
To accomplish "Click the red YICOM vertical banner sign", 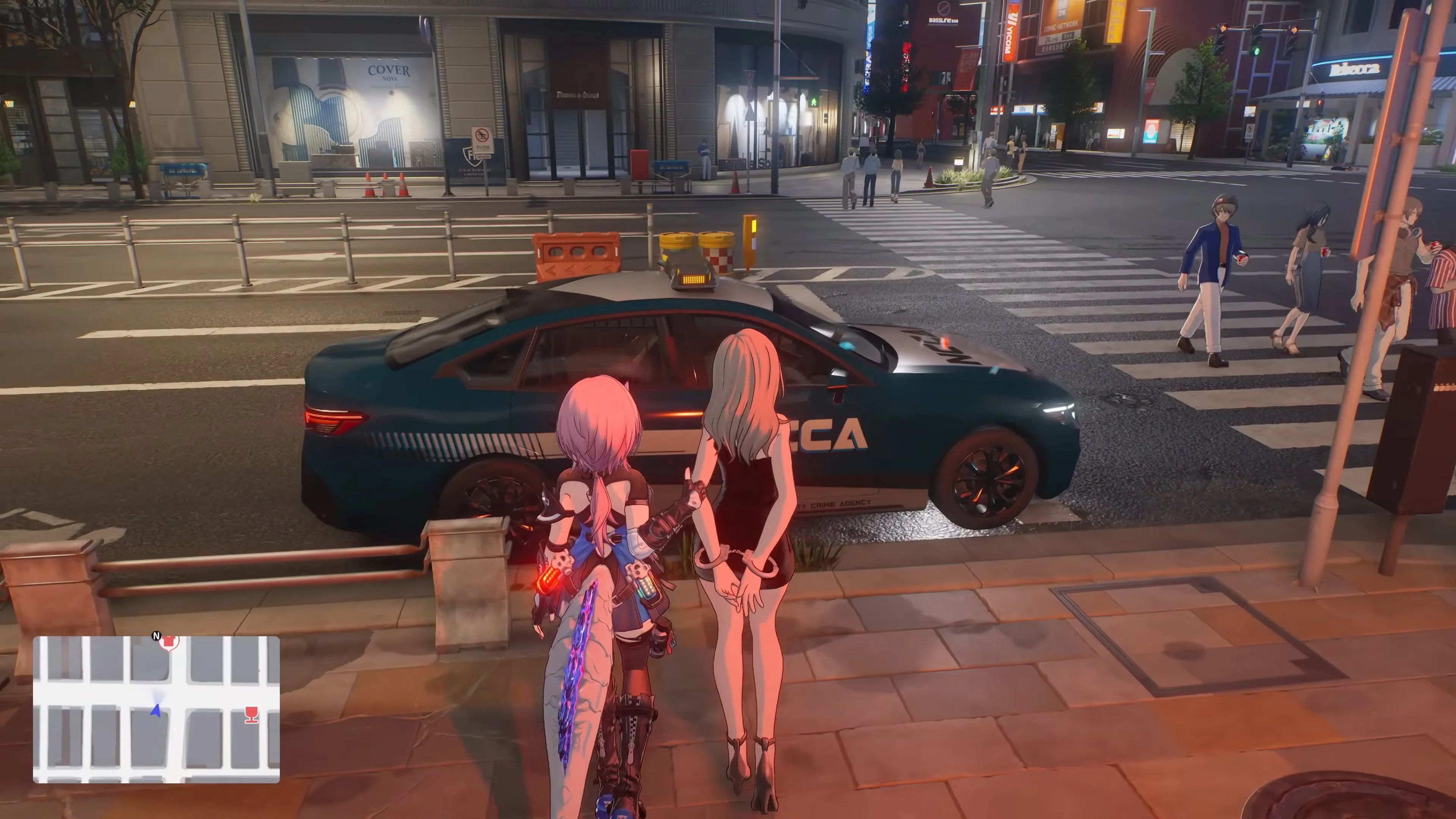I will [1009, 31].
